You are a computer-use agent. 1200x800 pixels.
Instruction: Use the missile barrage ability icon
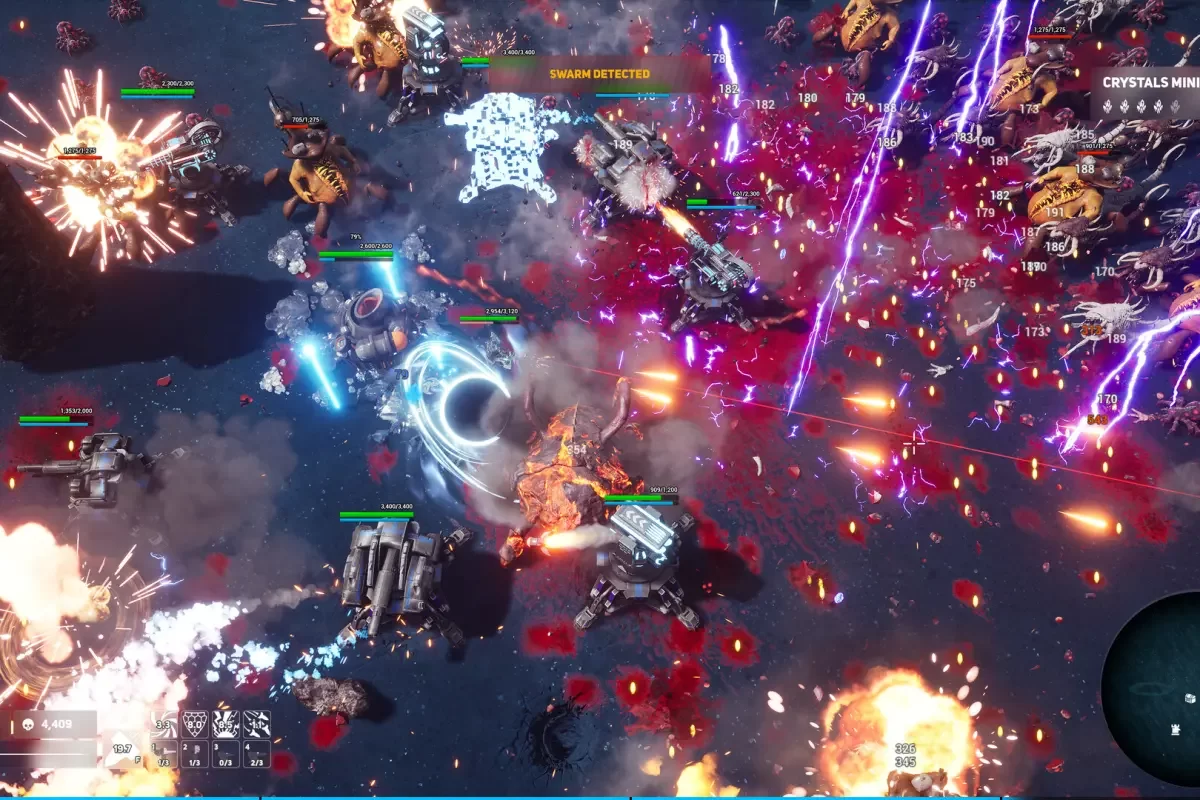(x=256, y=724)
